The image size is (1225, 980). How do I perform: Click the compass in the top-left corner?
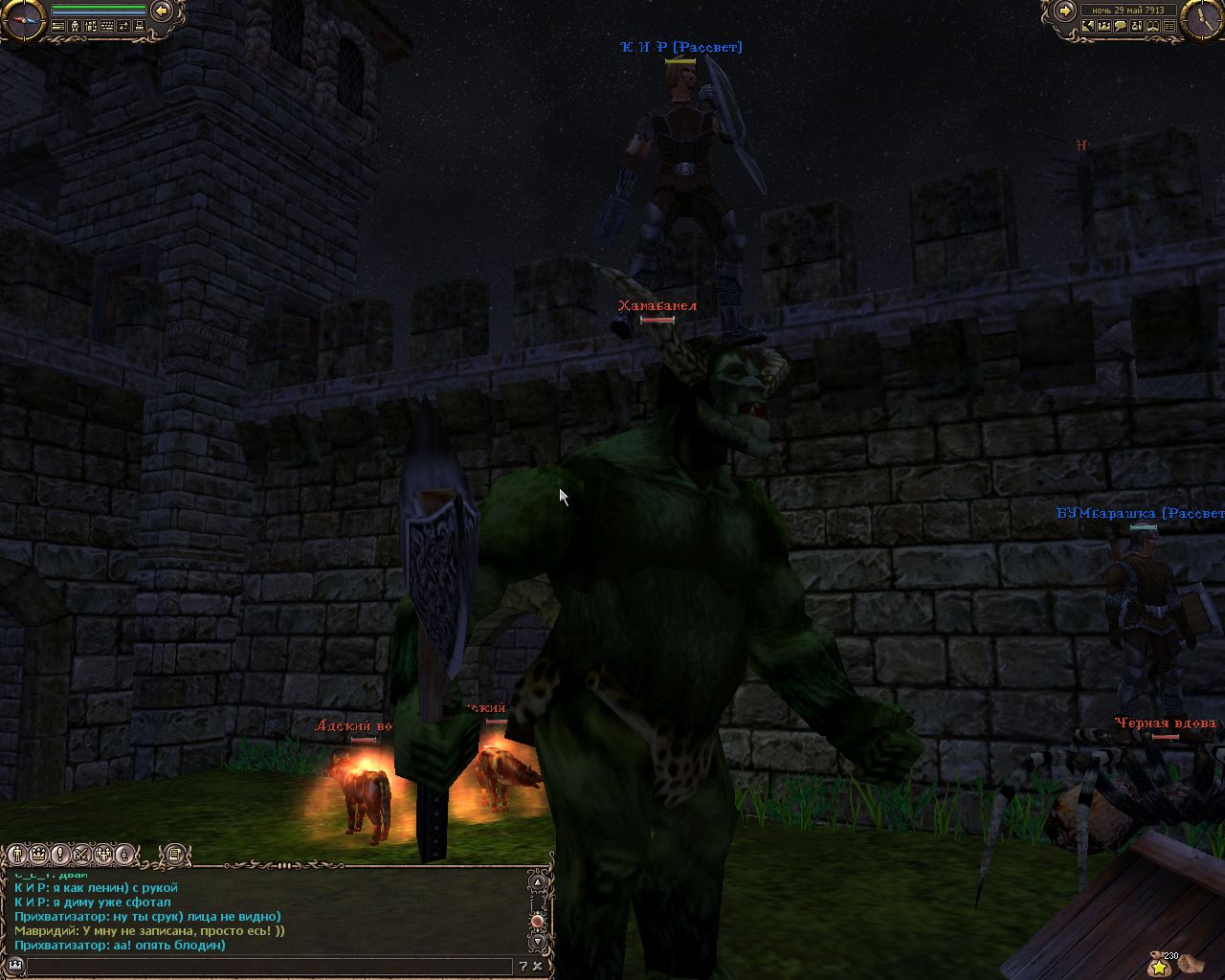[24, 20]
